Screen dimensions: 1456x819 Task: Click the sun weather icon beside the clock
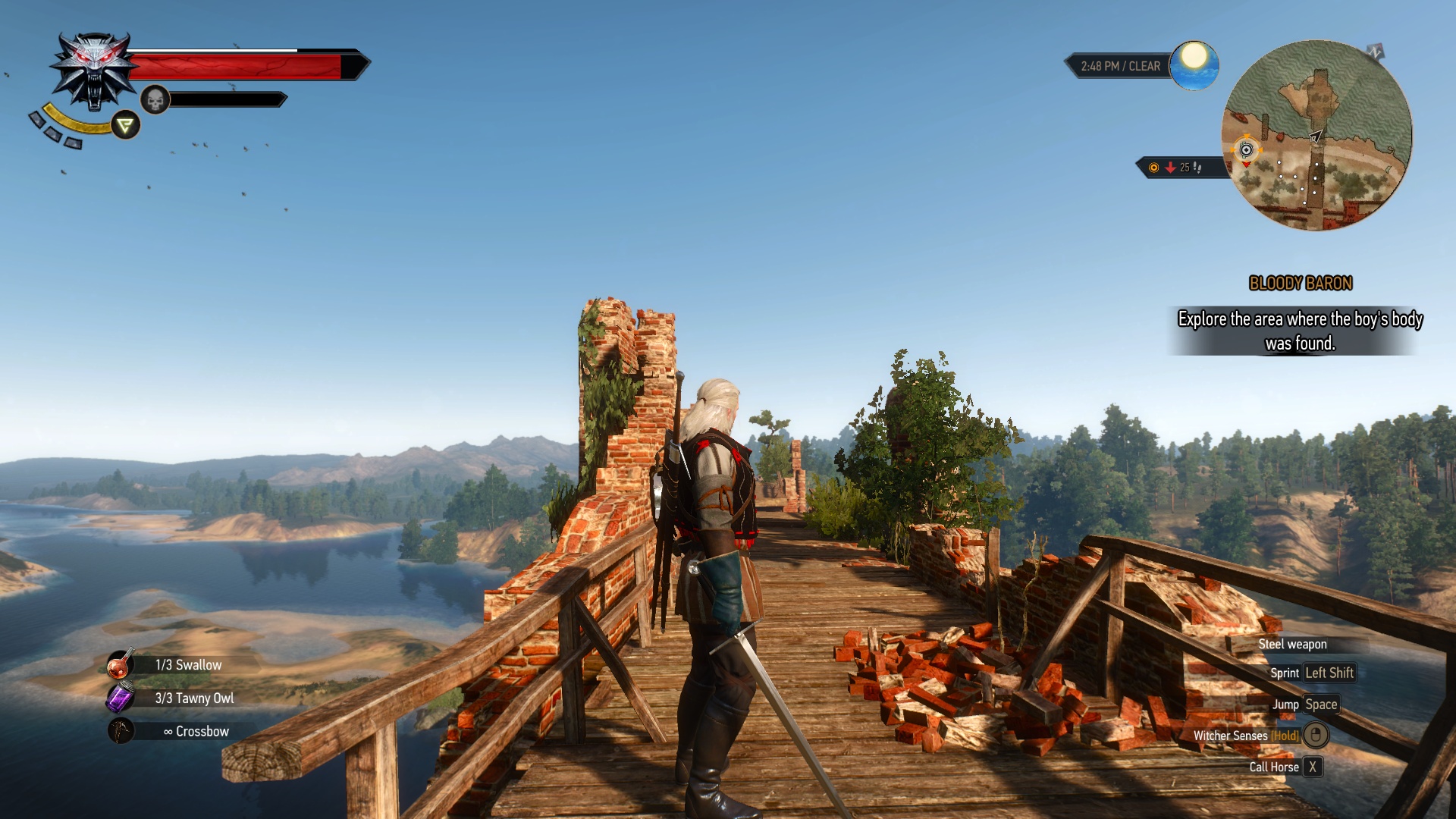coord(1195,65)
